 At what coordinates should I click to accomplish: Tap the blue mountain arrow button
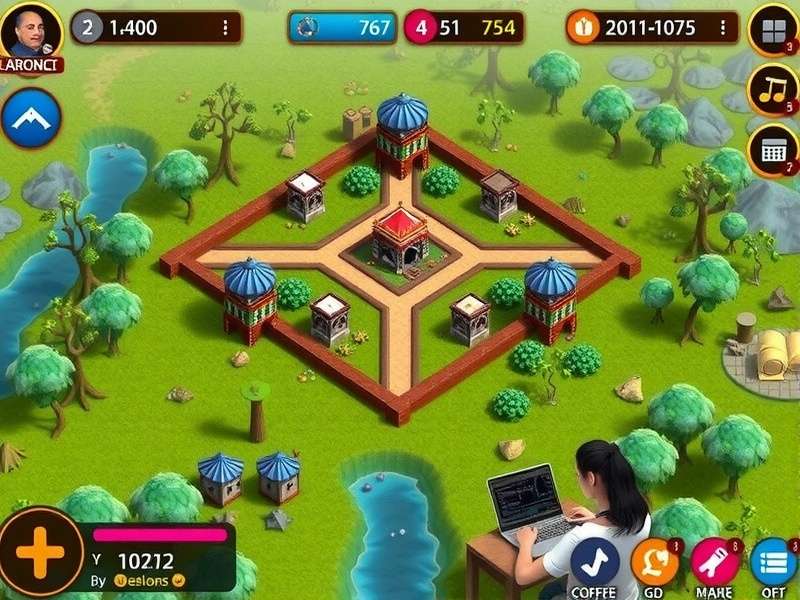coord(31,119)
